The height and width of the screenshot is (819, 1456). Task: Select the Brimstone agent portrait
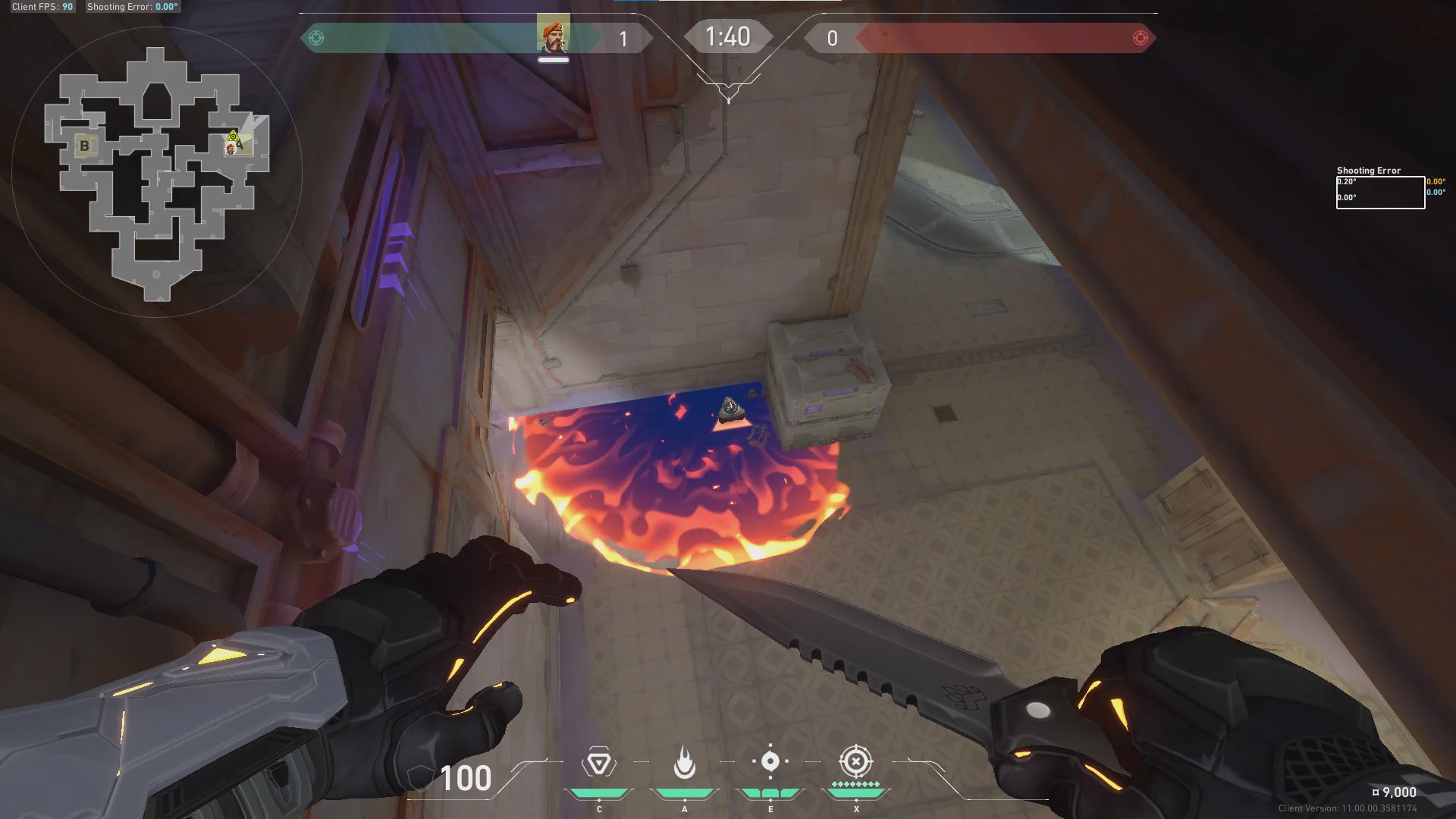pyautogui.click(x=553, y=36)
